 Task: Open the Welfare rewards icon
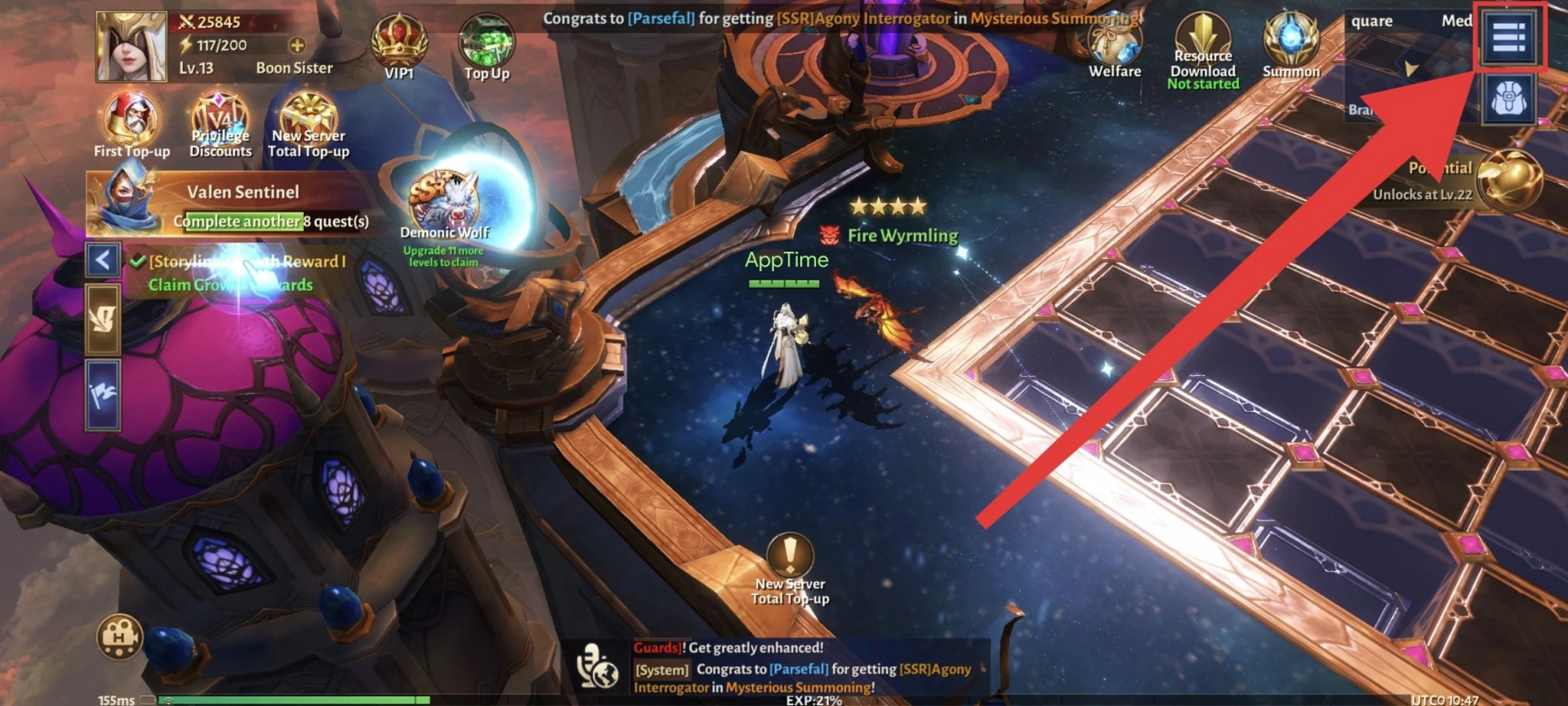pyautogui.click(x=1115, y=46)
